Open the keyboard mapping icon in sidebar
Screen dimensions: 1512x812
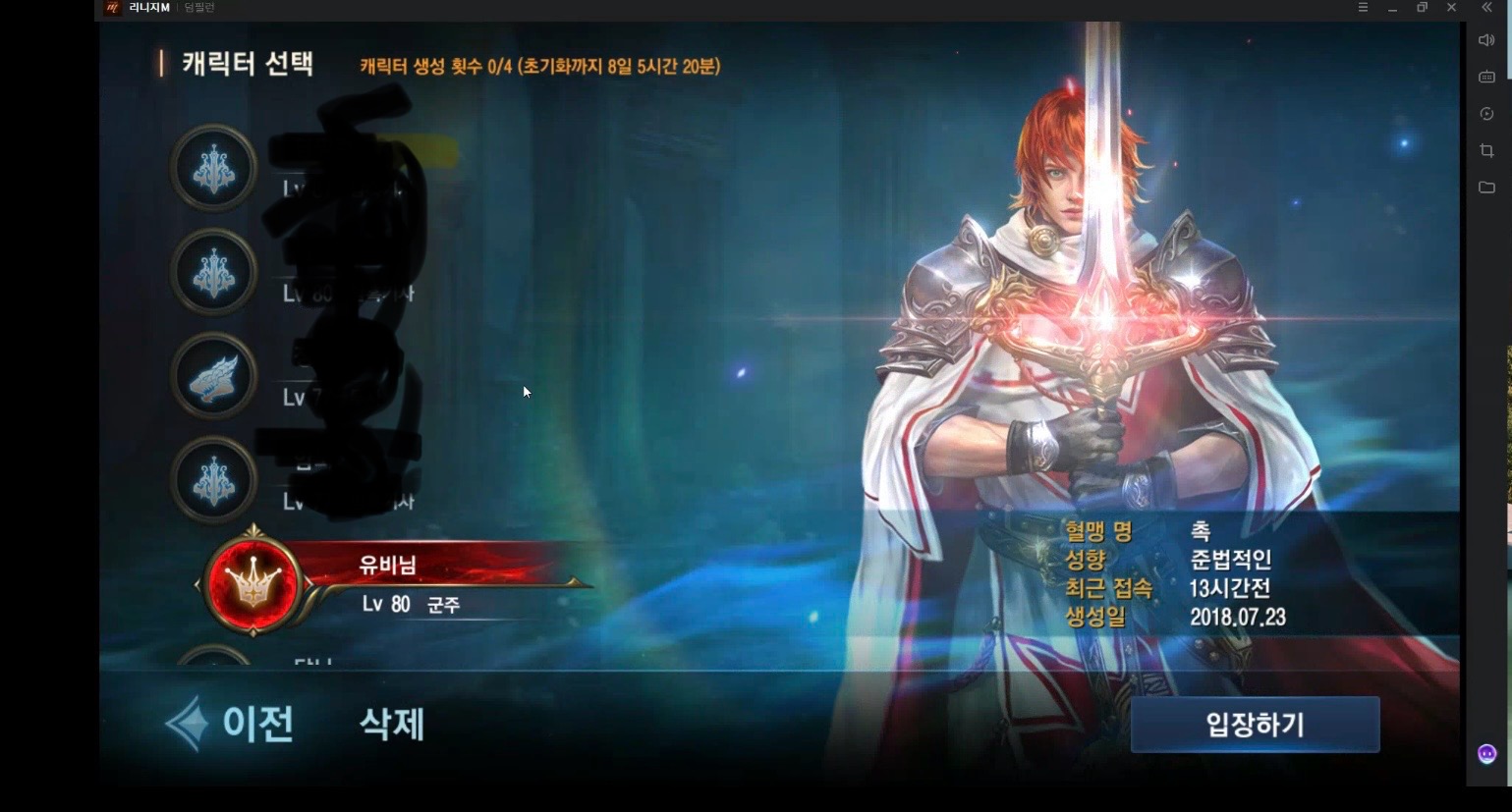point(1486,76)
